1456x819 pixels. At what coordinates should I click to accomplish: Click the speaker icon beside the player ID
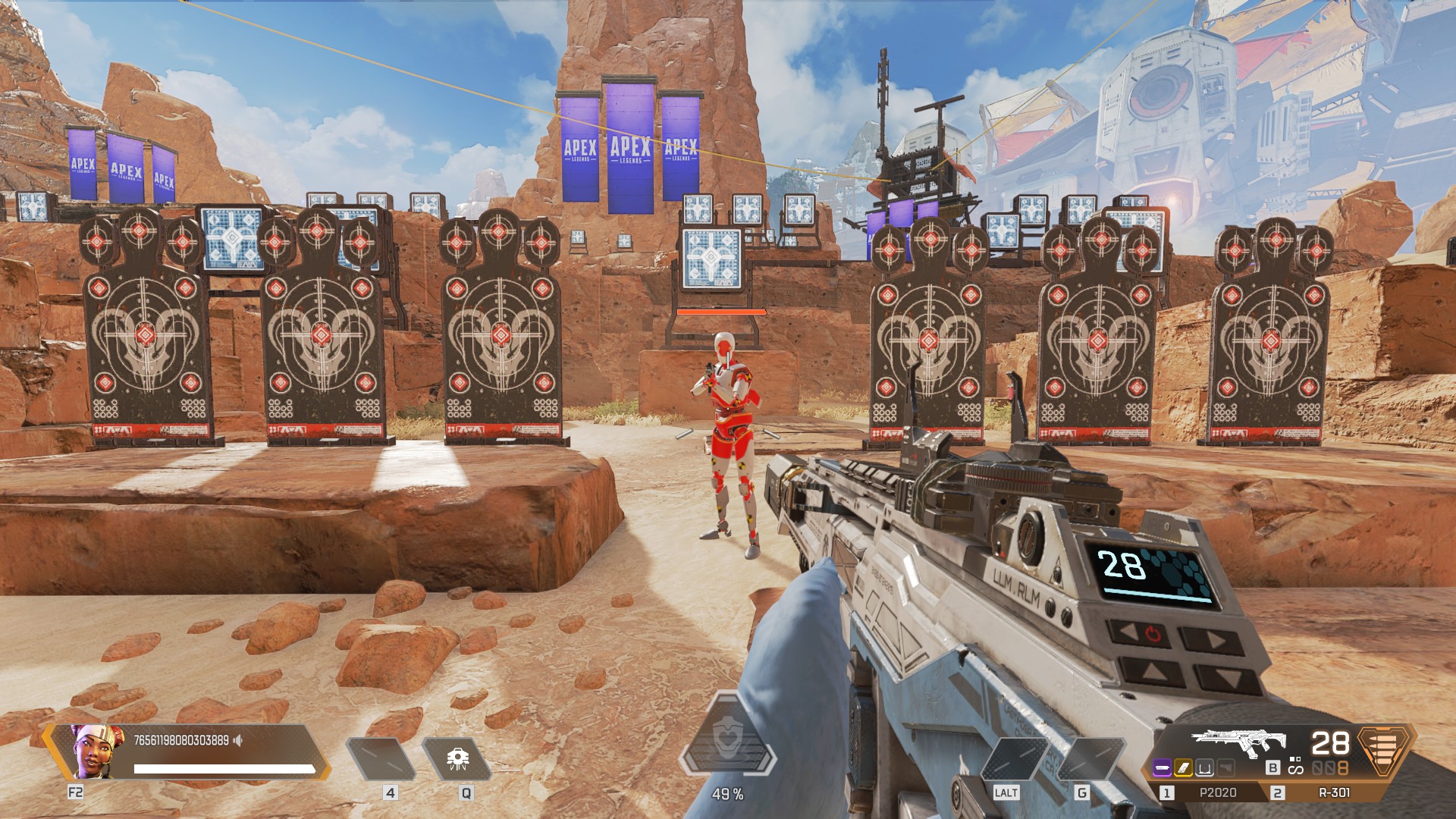pos(237,739)
